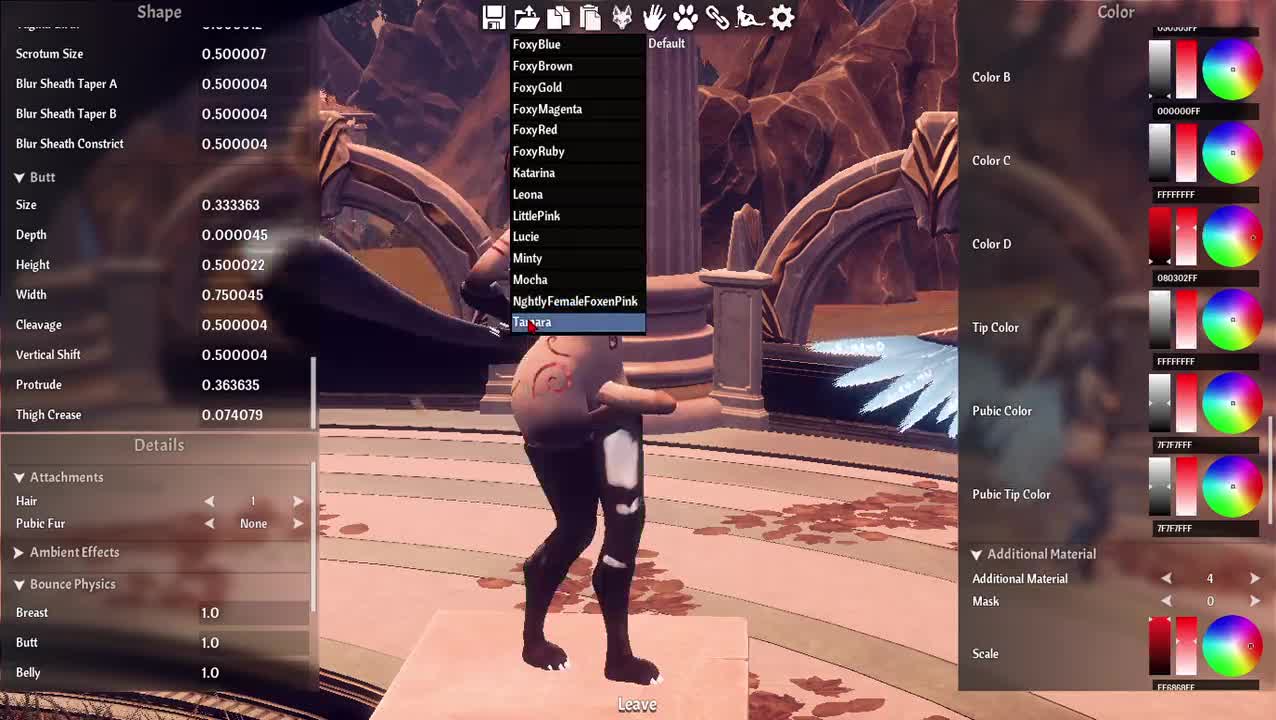Click the Tip Color hue wheel
The height and width of the screenshot is (720, 1276).
coord(1231,320)
